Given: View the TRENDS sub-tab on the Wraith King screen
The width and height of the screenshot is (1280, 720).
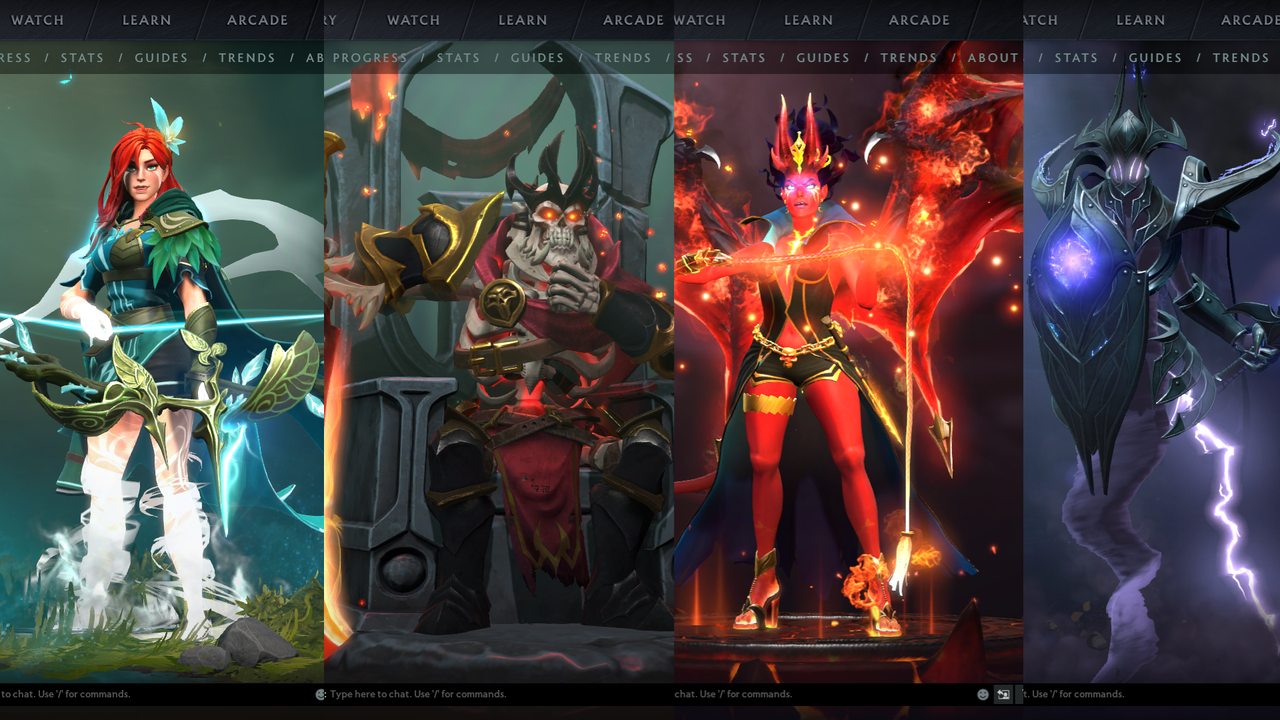Looking at the screenshot, I should click(623, 57).
